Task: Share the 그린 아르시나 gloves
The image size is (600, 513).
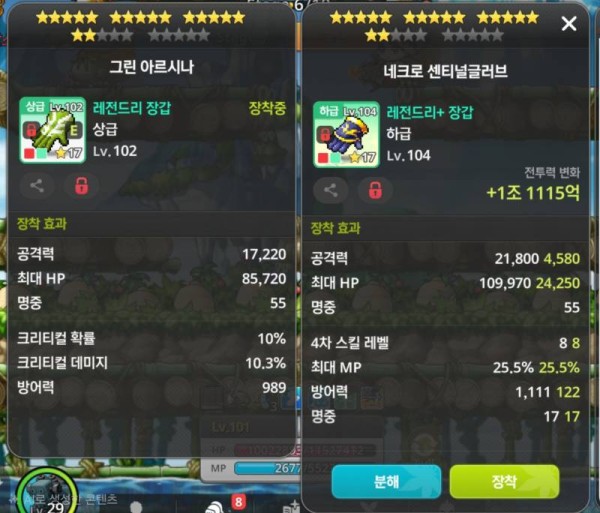Action: point(37,185)
